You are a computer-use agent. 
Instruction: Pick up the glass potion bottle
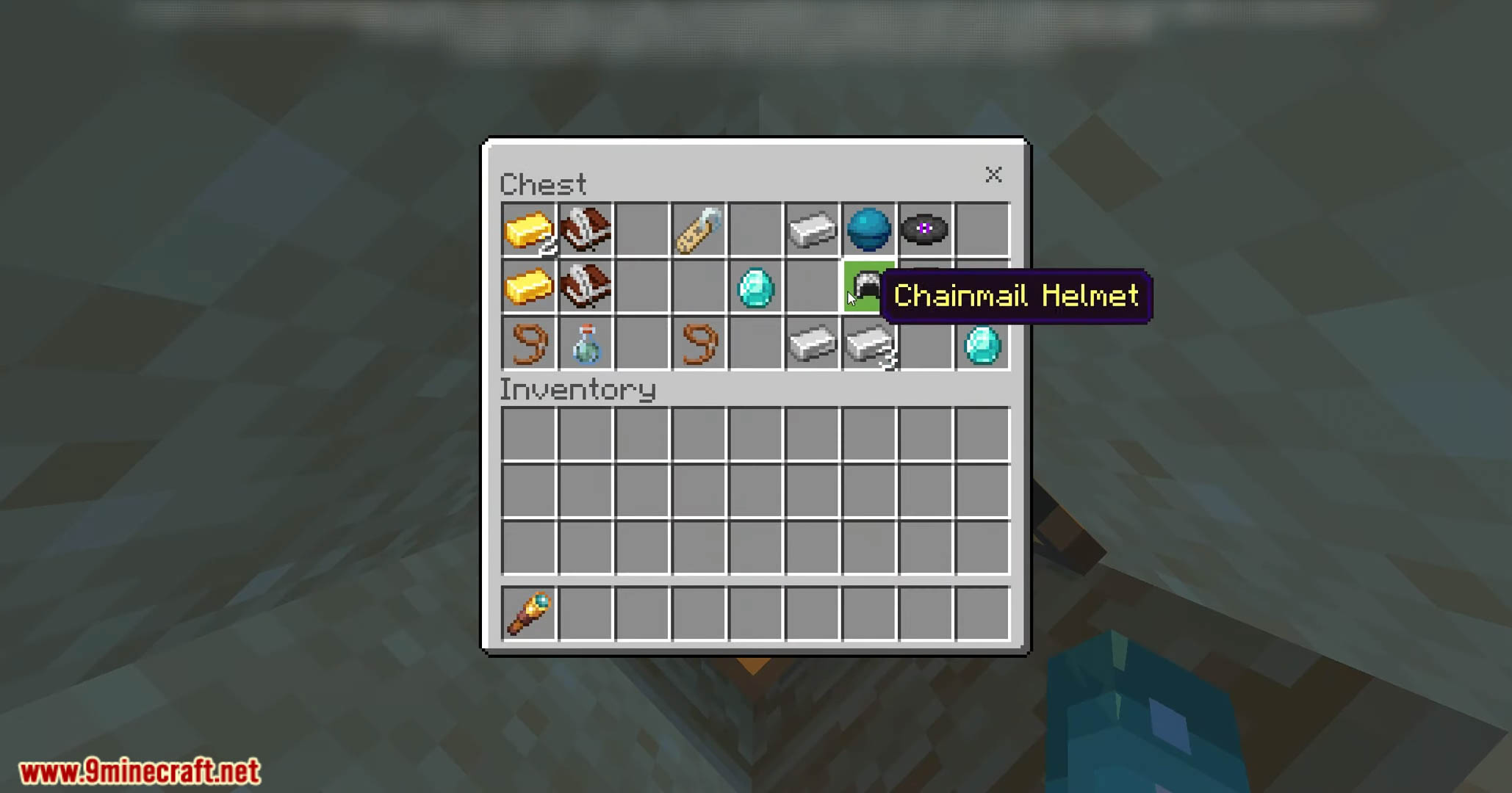(x=586, y=344)
